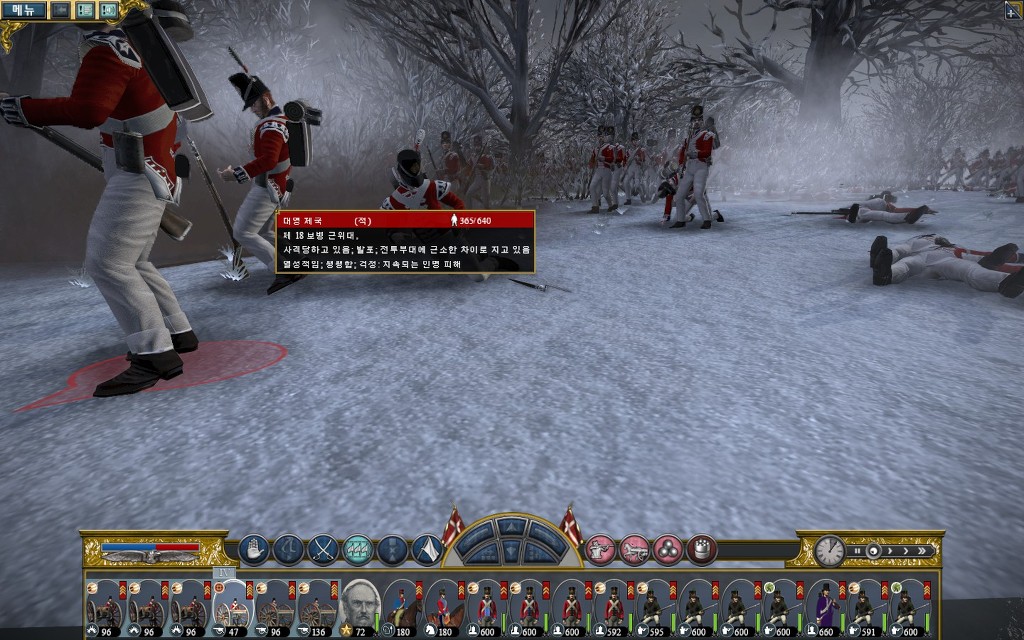Activate the limber cannon cart button

[634, 549]
